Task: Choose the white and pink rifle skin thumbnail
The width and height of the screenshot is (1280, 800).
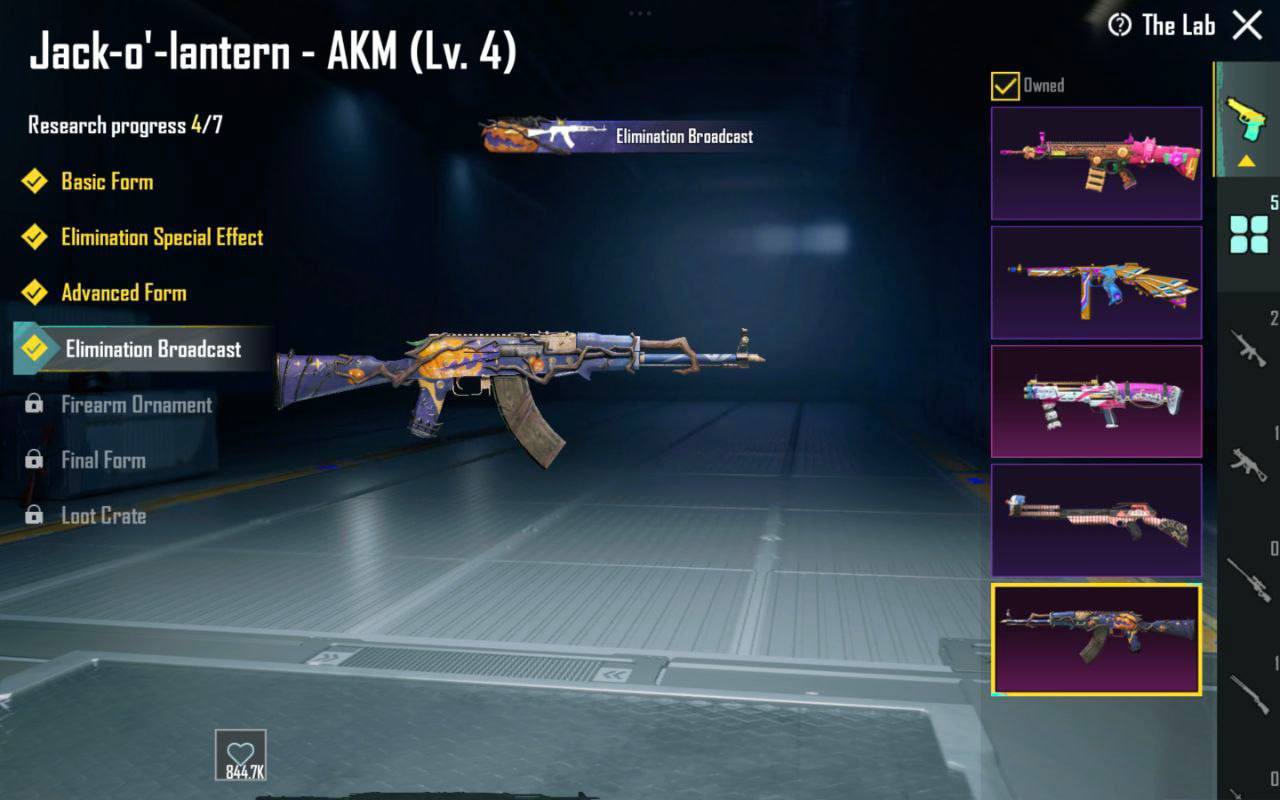Action: (1096, 401)
